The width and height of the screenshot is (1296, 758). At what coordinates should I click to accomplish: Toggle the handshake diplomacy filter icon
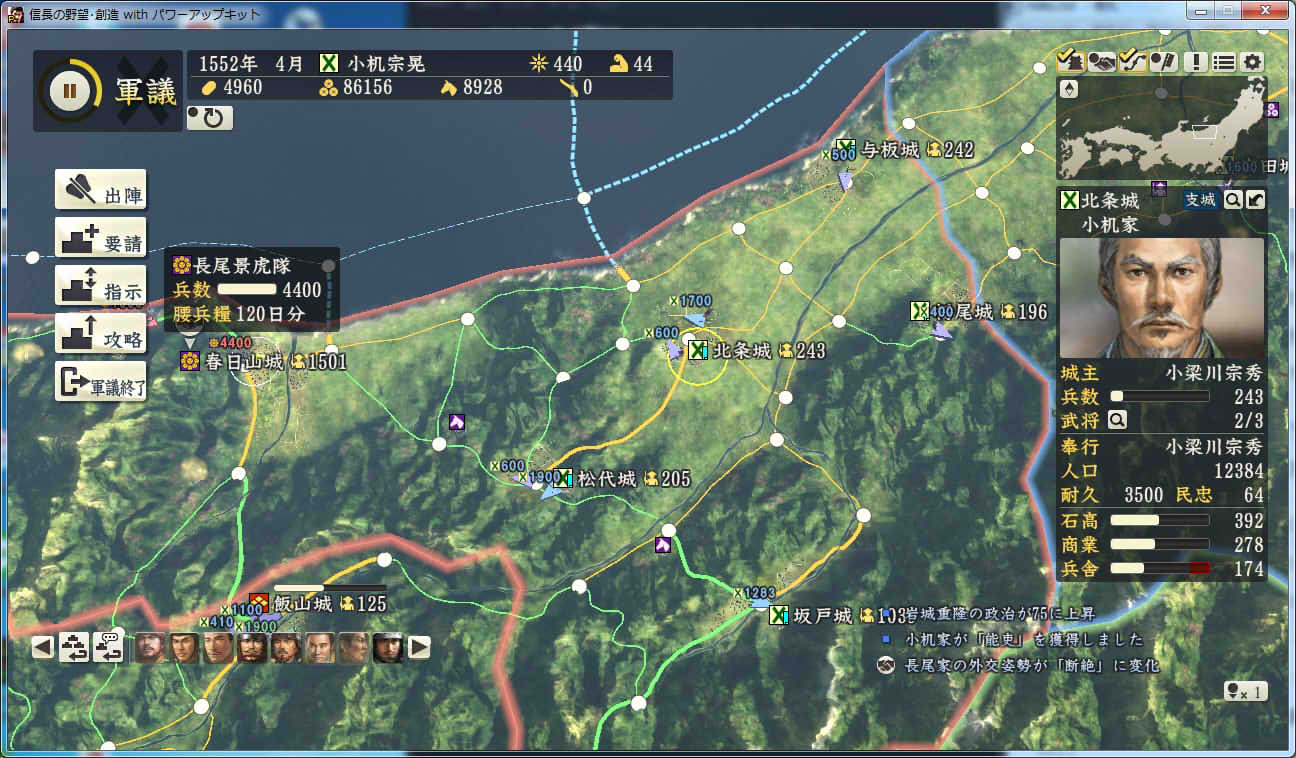tap(1101, 61)
